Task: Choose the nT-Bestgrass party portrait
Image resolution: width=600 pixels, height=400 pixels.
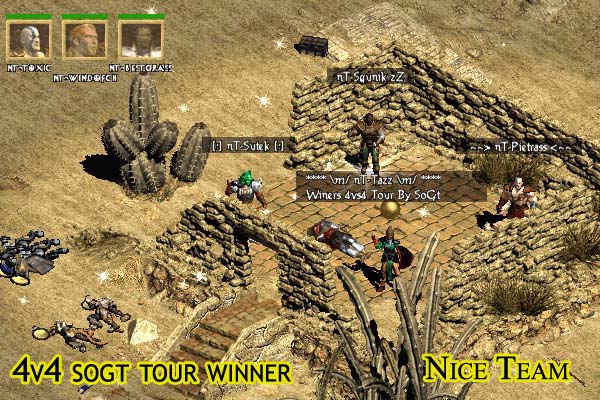Action: [x=140, y=39]
